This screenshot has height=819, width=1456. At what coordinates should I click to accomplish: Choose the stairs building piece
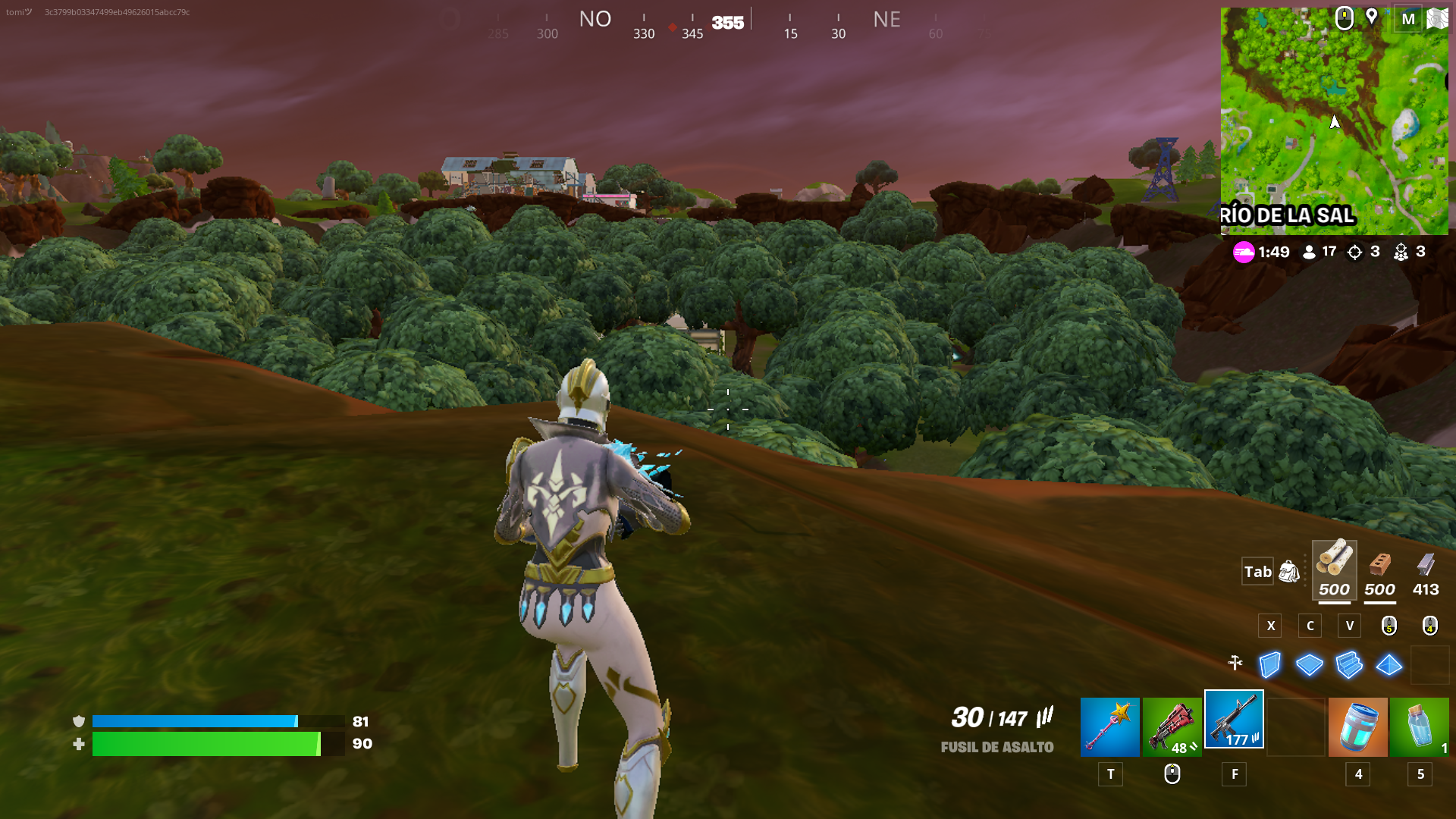click(1349, 665)
